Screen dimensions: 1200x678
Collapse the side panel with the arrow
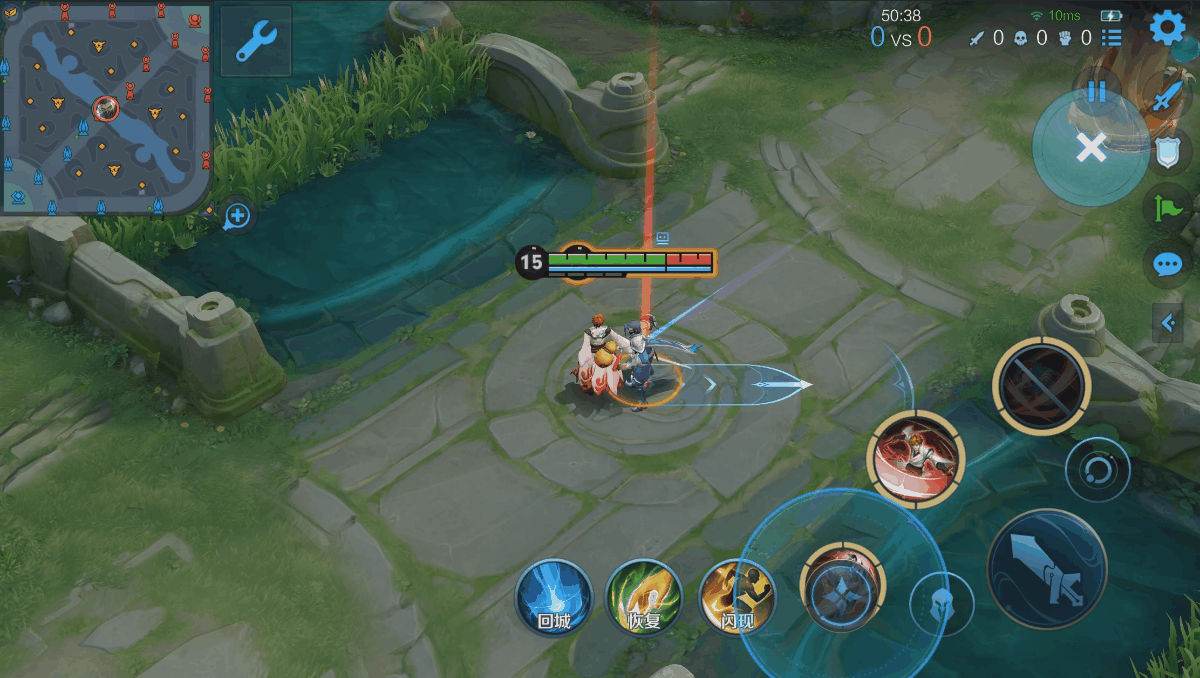click(x=1167, y=323)
